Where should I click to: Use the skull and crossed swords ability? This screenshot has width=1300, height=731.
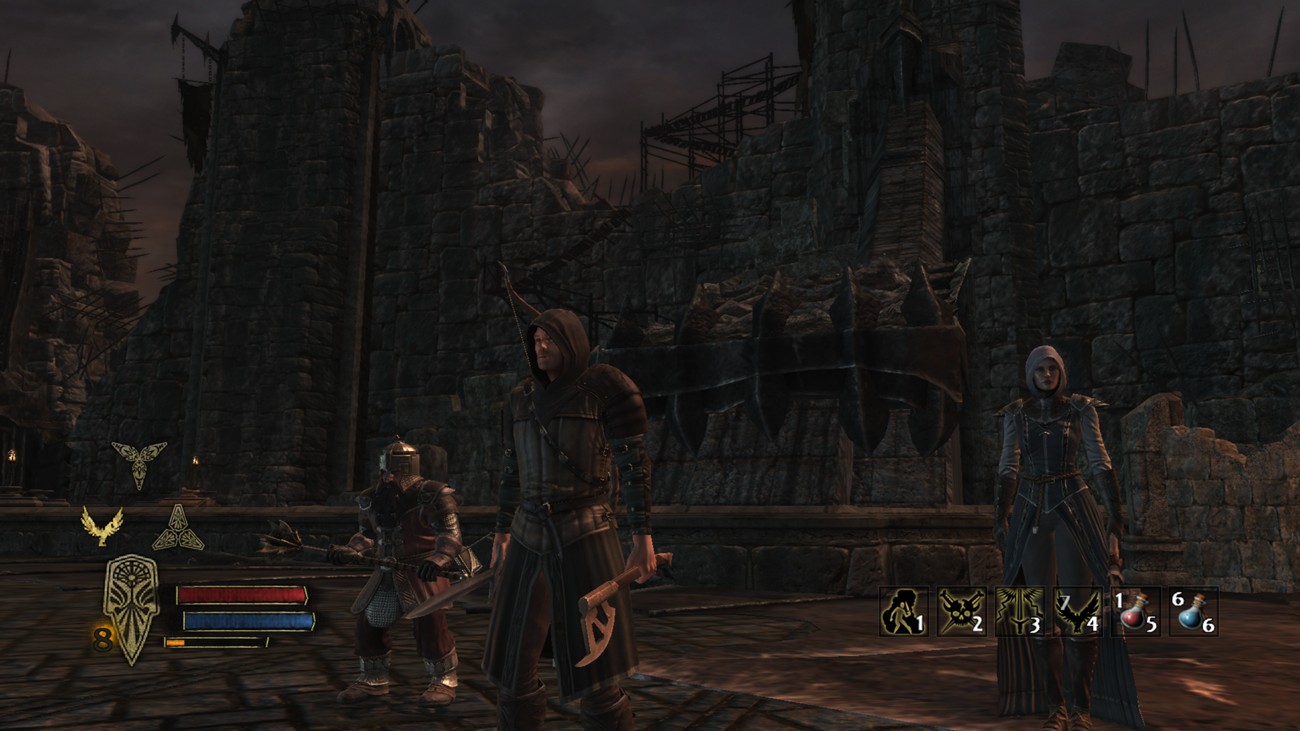coord(961,611)
